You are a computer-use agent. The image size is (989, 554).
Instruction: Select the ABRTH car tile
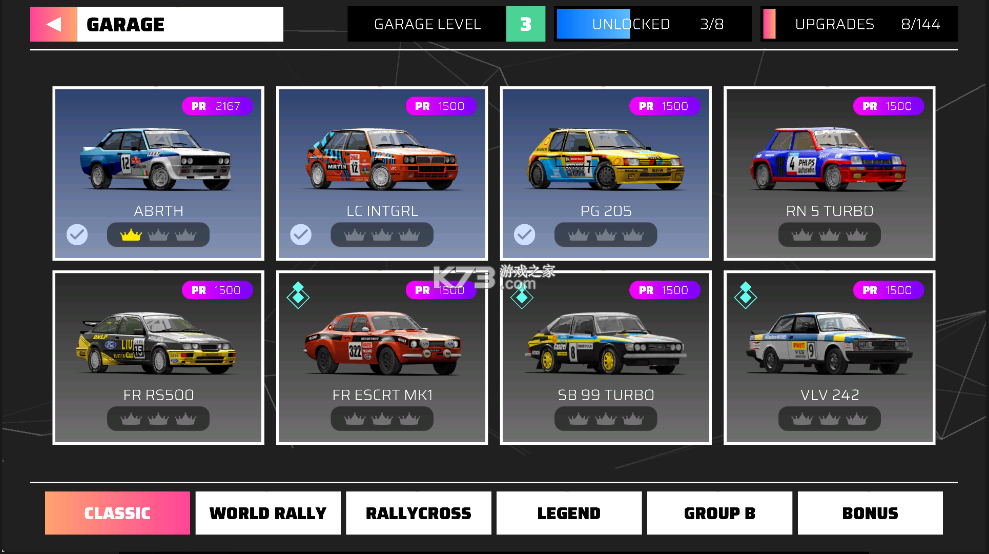click(158, 173)
